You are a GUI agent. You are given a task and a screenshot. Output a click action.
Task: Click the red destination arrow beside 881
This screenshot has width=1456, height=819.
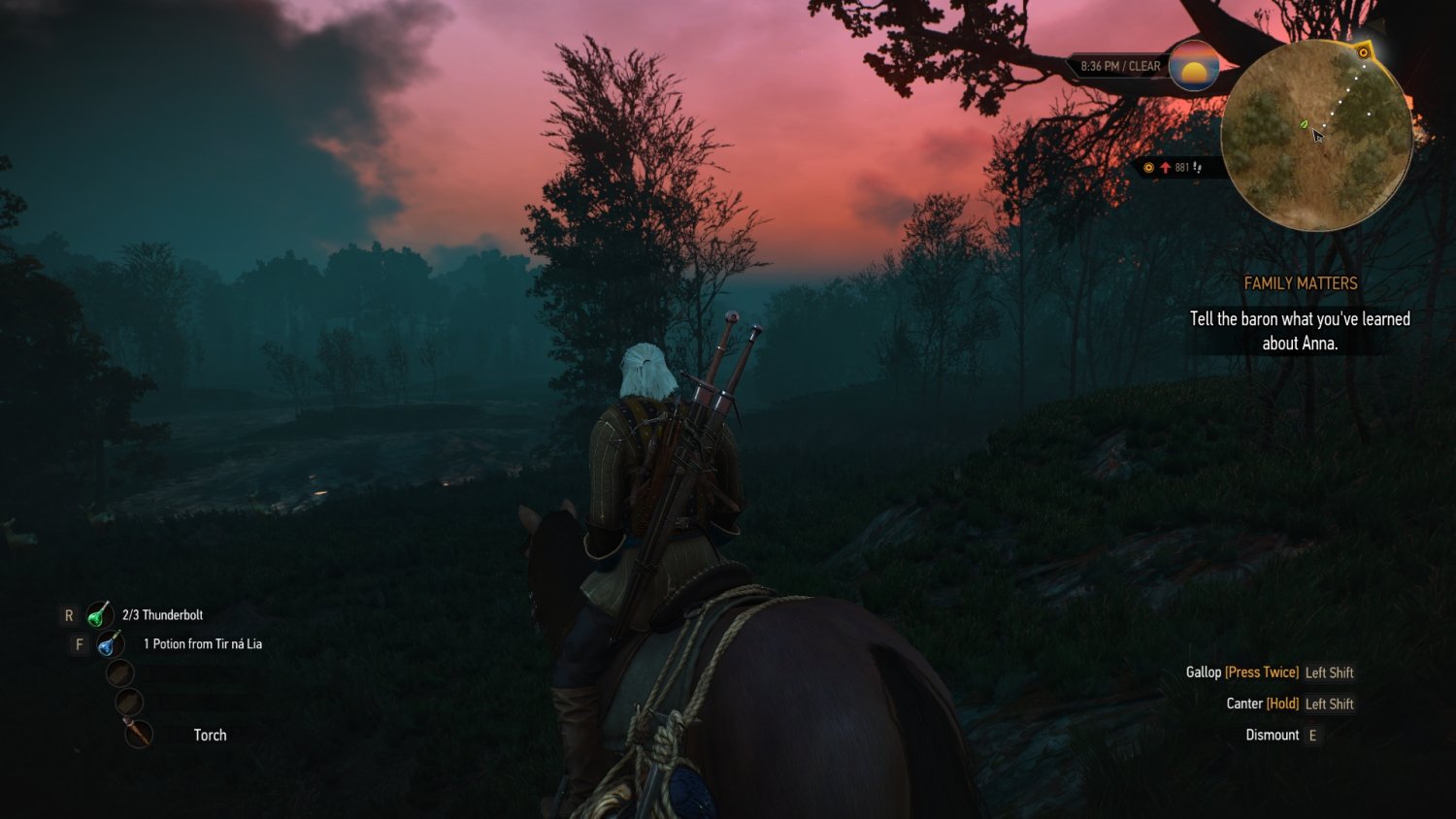point(1165,167)
